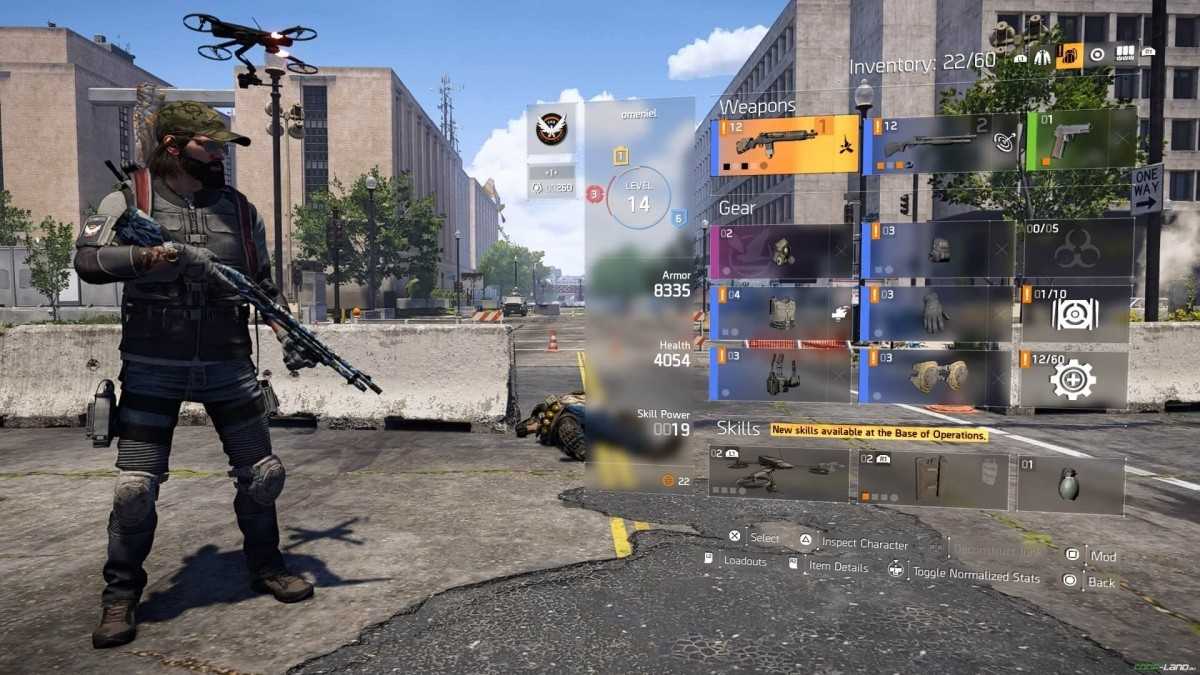This screenshot has width=1200, height=675.
Task: Choose the pistol sidearm slot
Action: [x=1081, y=140]
